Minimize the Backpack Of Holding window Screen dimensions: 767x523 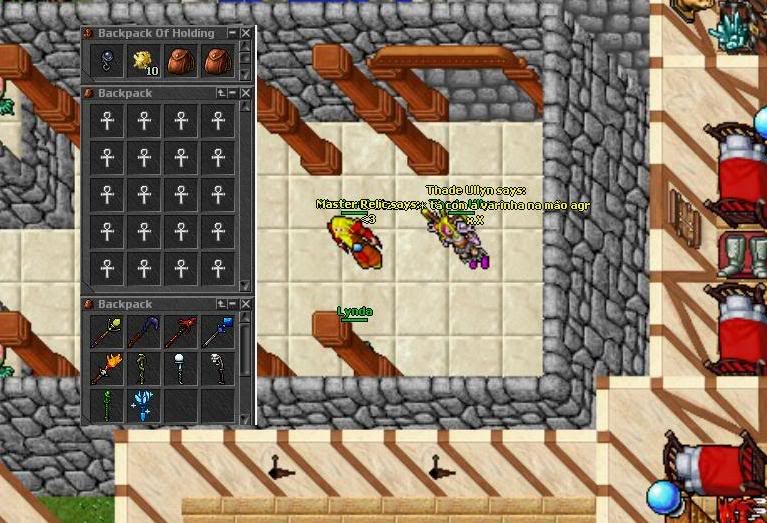[x=233, y=33]
